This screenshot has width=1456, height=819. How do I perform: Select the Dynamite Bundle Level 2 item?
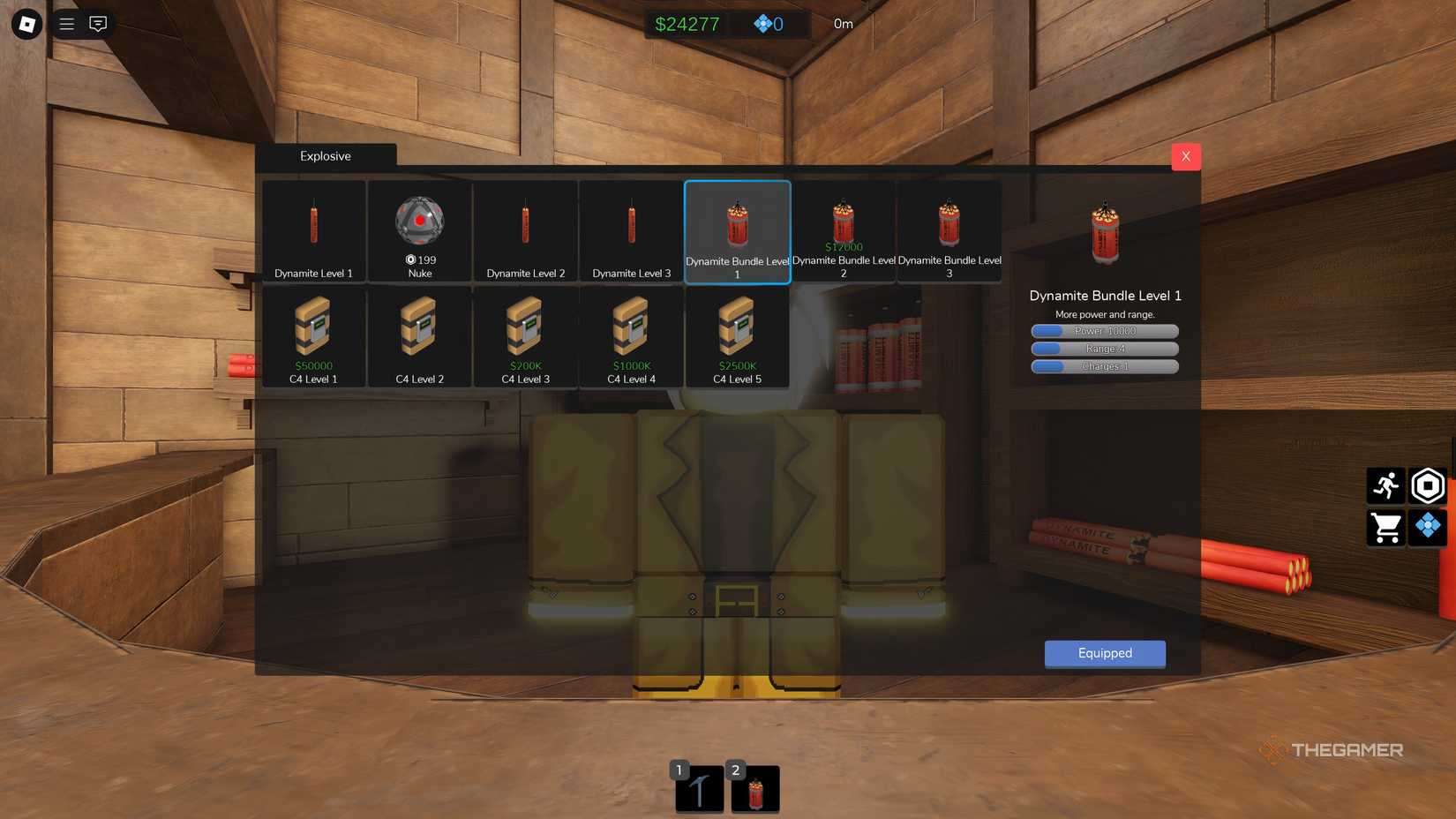(x=843, y=229)
